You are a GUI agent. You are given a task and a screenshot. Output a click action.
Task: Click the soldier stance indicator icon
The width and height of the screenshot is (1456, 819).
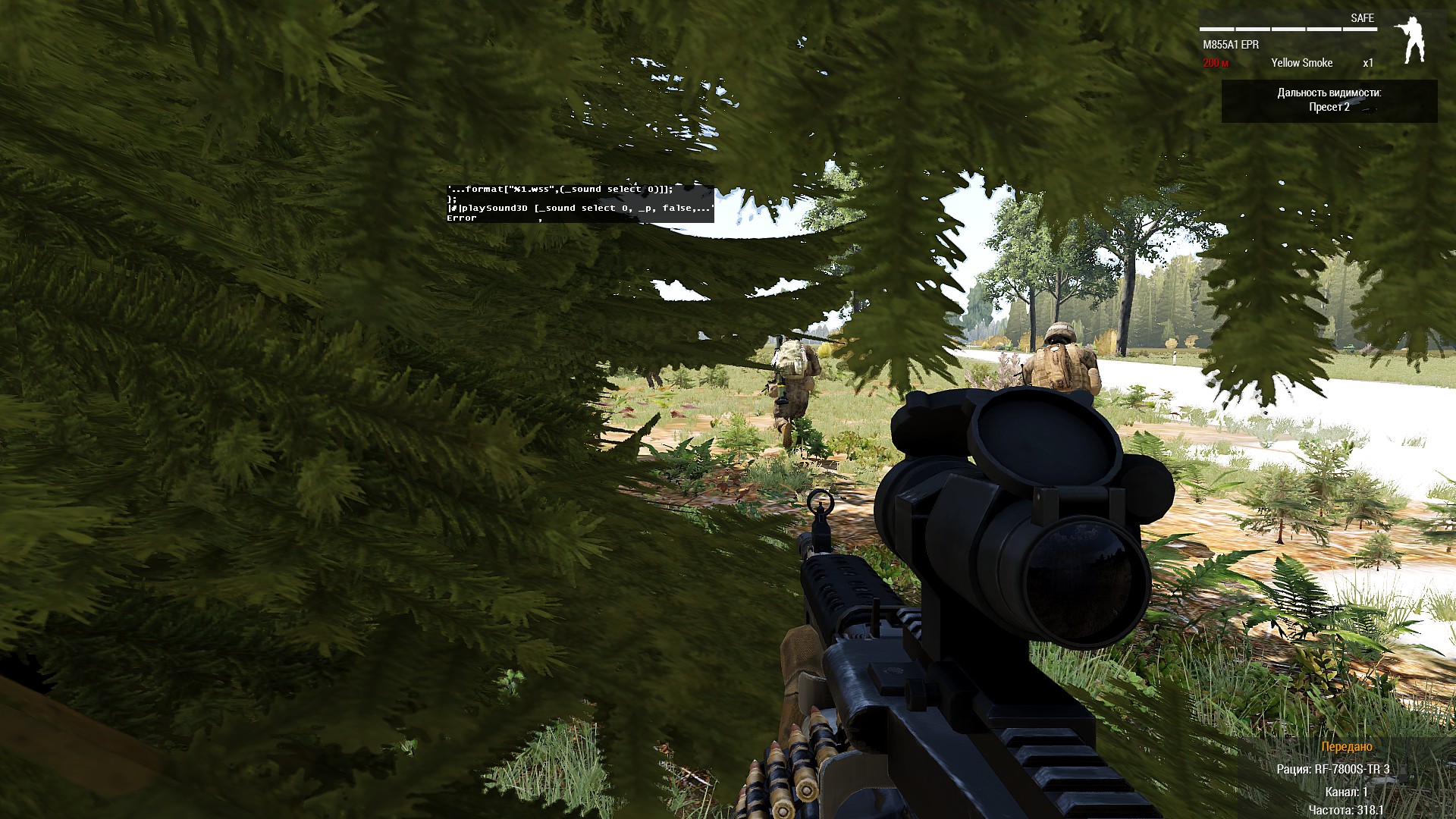point(1410,41)
